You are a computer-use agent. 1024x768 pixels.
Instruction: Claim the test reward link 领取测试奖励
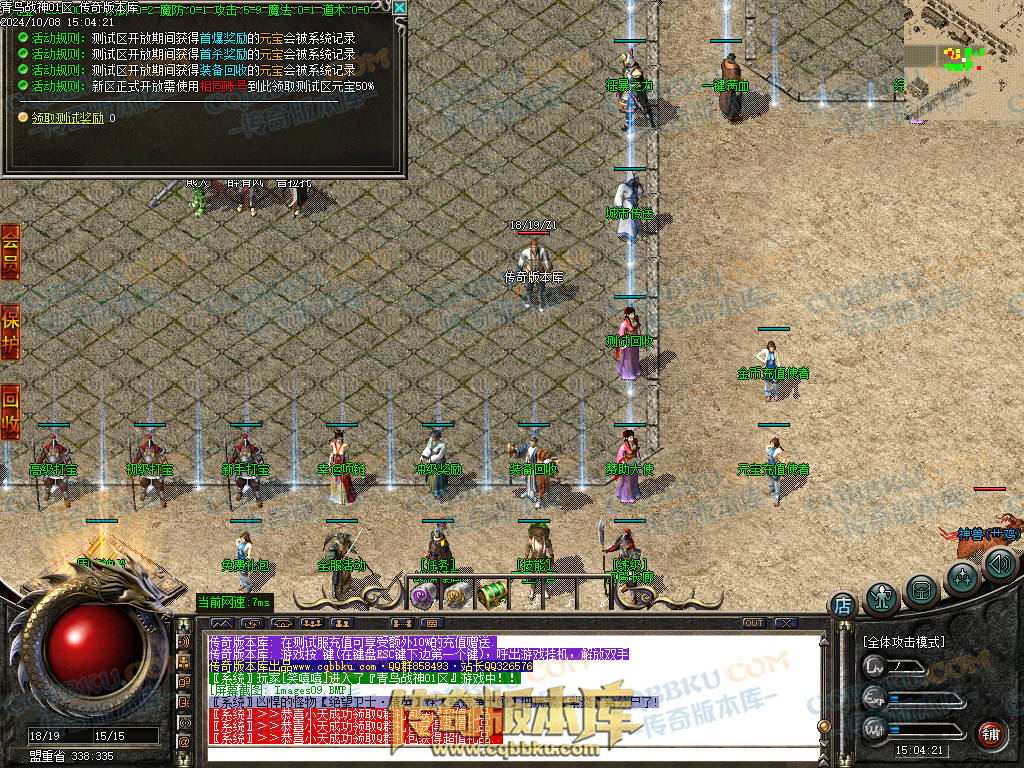click(67, 118)
